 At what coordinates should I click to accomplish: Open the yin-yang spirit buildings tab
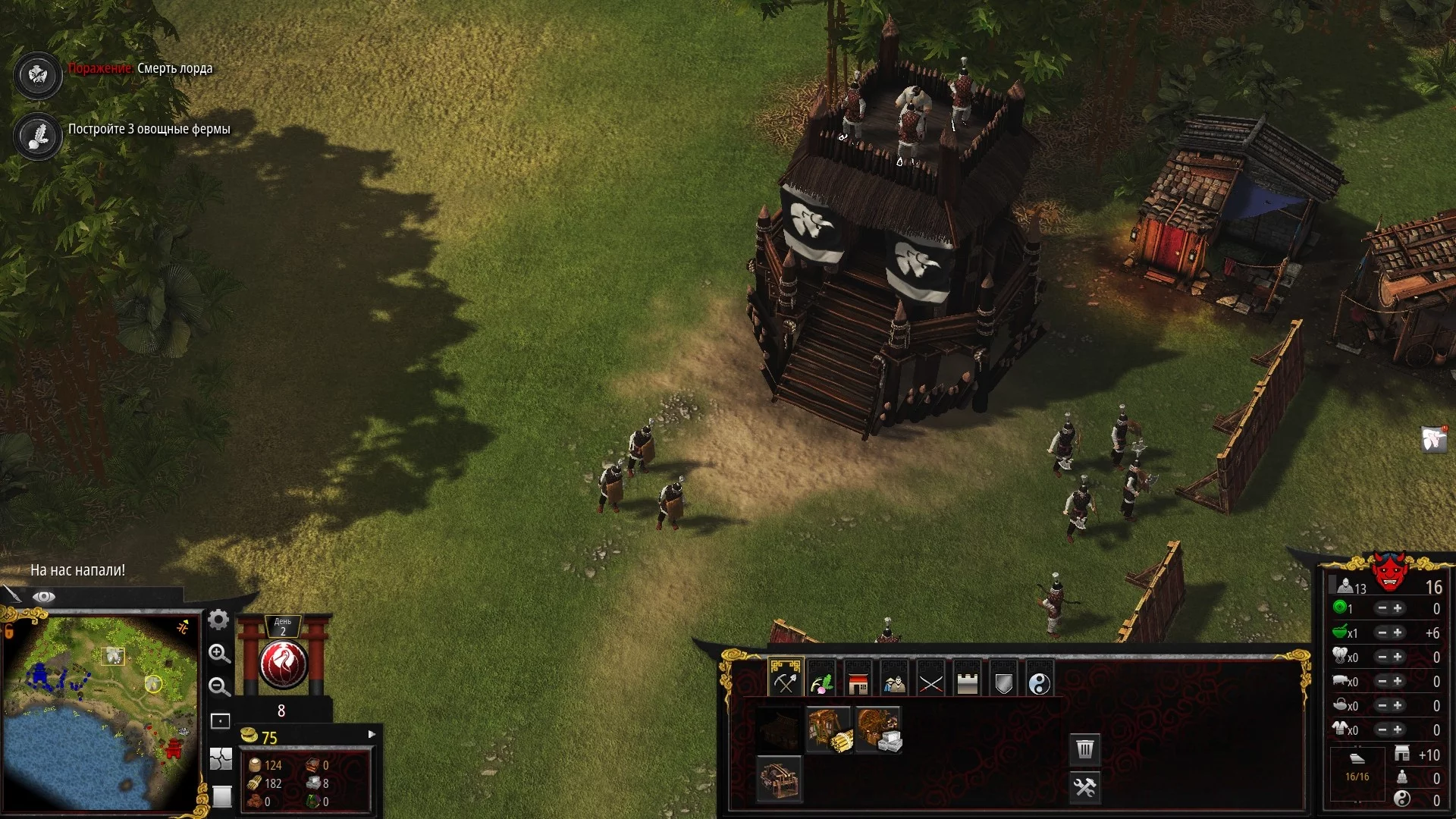click(1040, 683)
